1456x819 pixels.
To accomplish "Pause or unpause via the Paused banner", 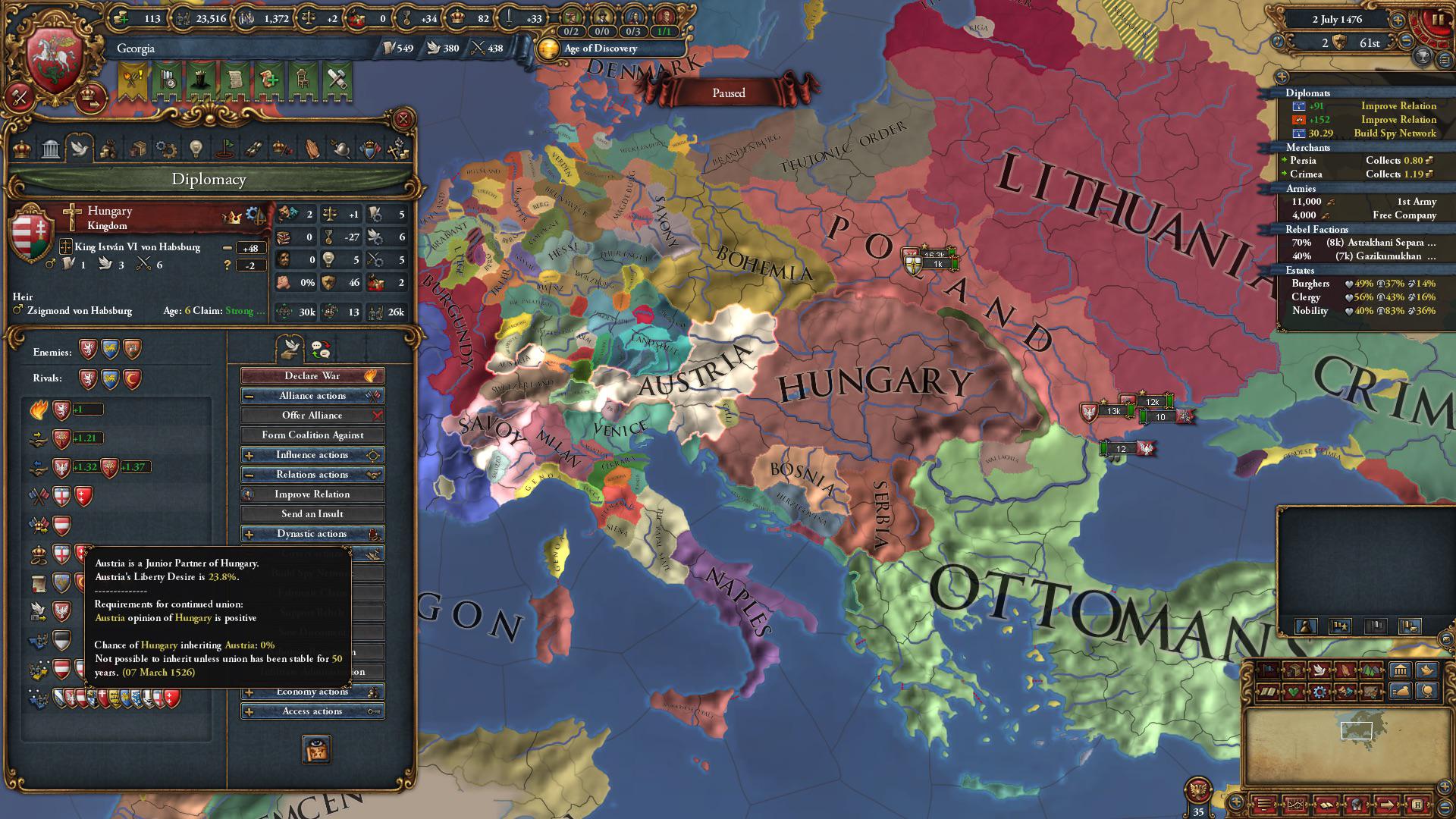I will tap(727, 93).
